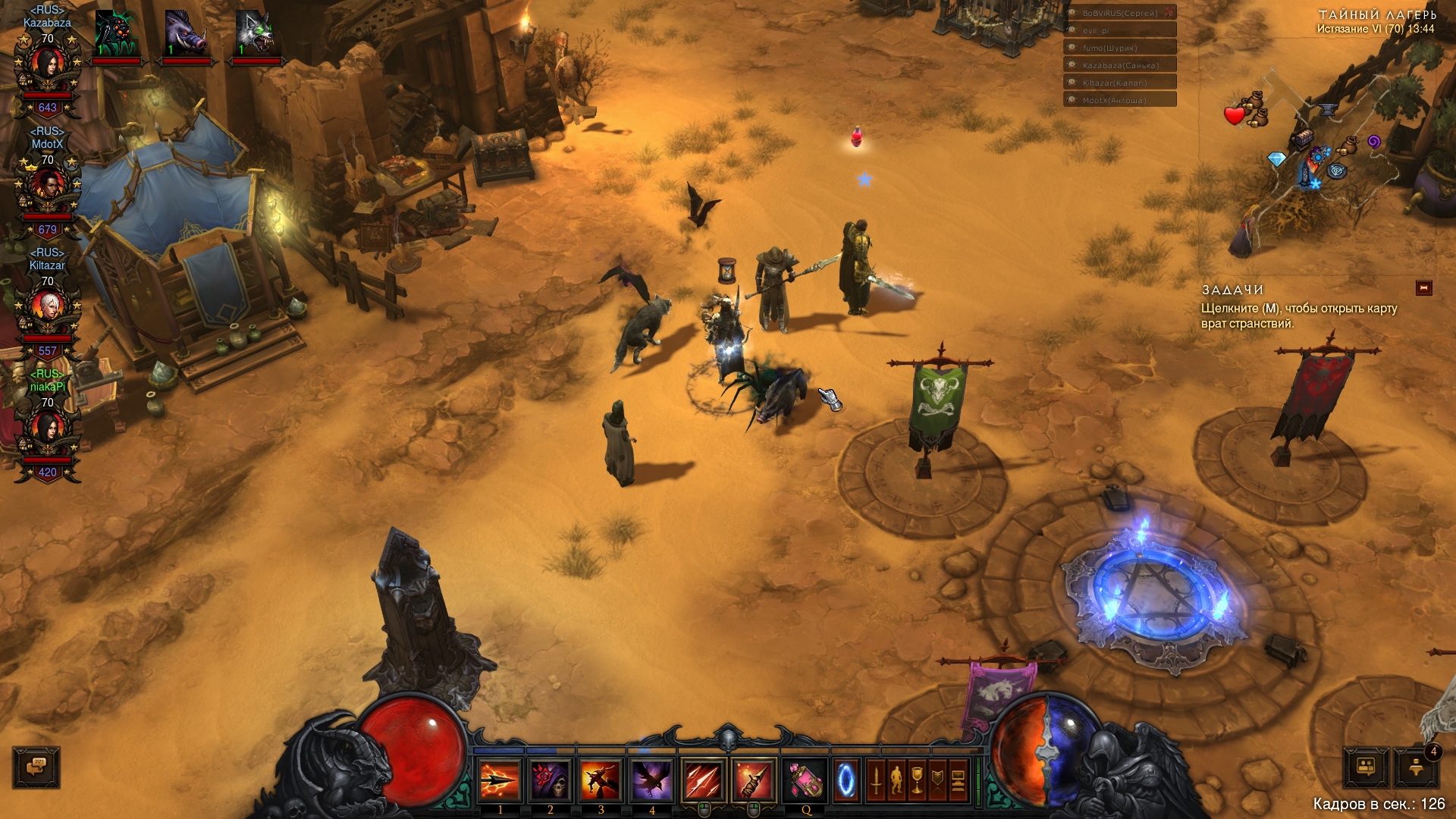The image size is (1456, 819).
Task: Open the social friends list button
Action: tap(1367, 767)
